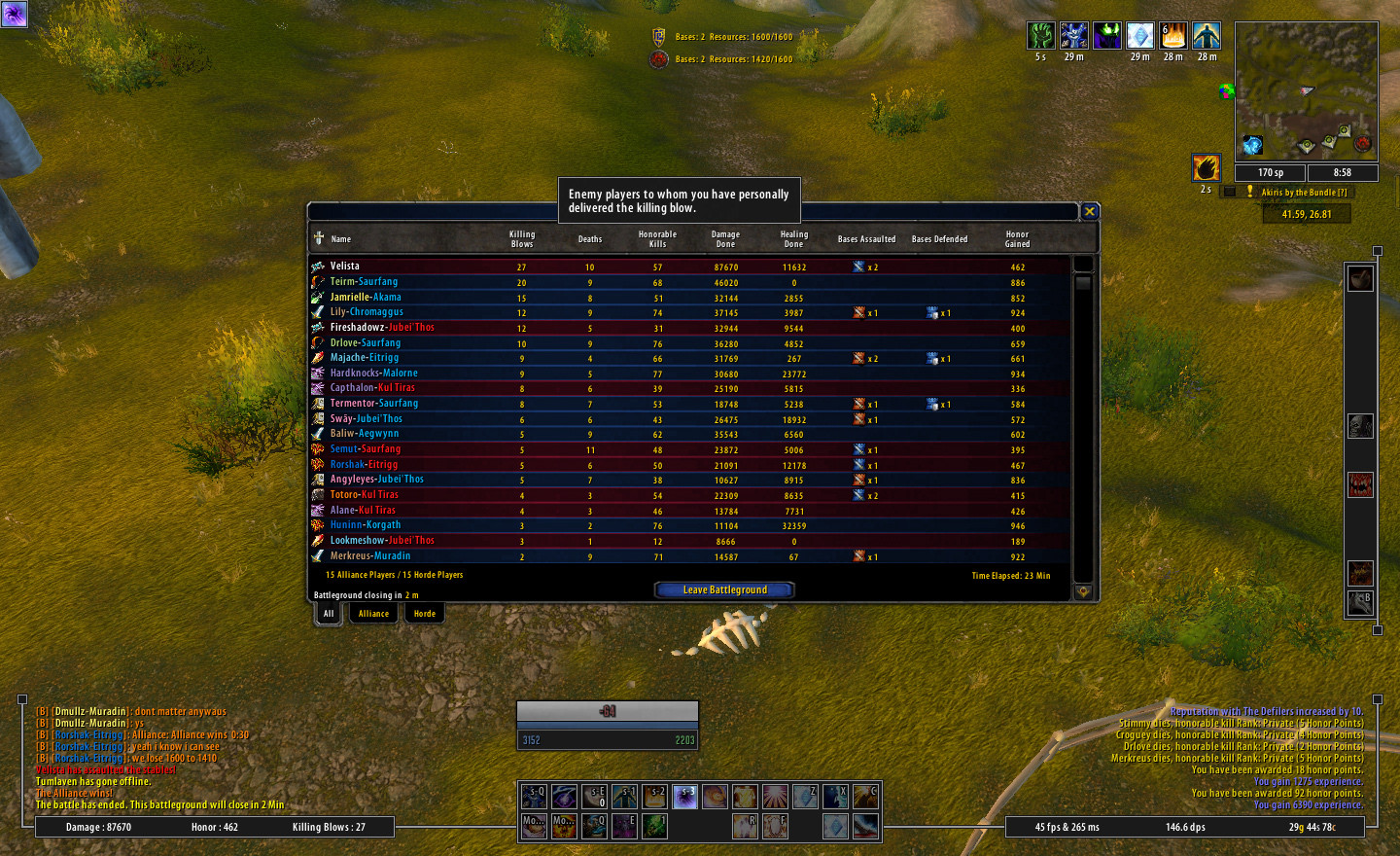Close the scoreboard window
The height and width of the screenshot is (856, 1400).
(1090, 211)
